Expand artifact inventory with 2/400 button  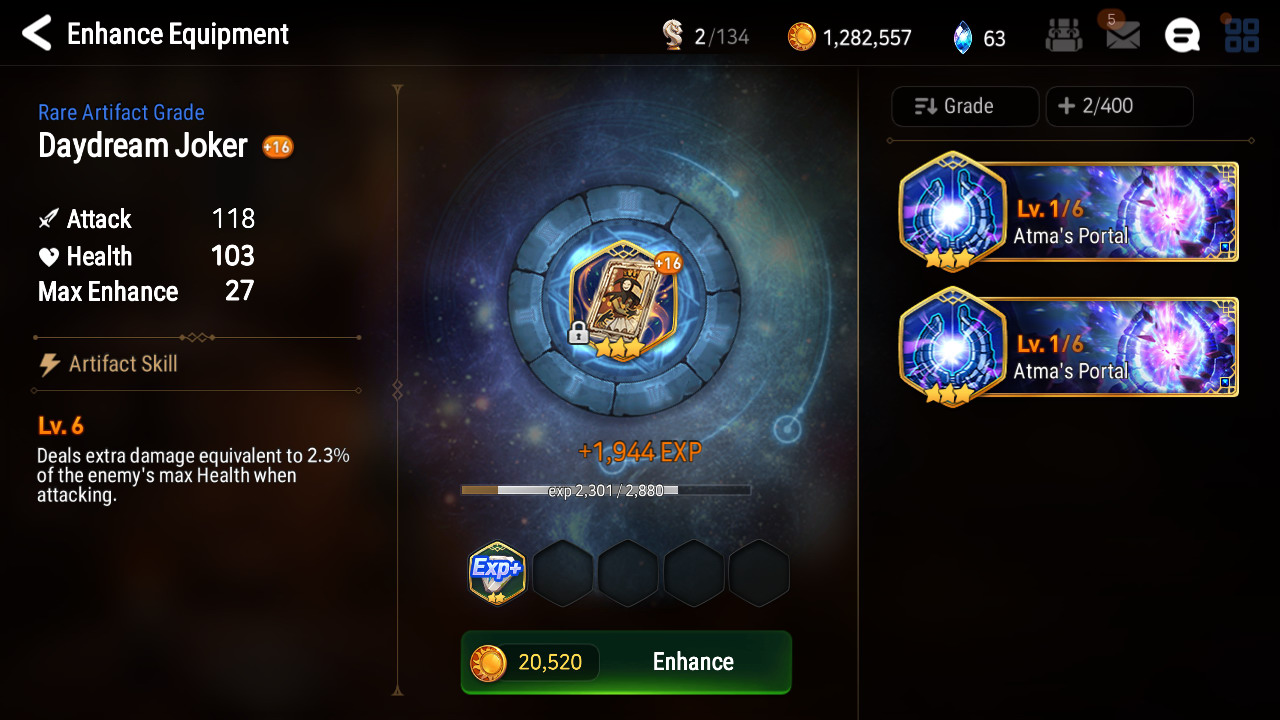coord(1119,106)
